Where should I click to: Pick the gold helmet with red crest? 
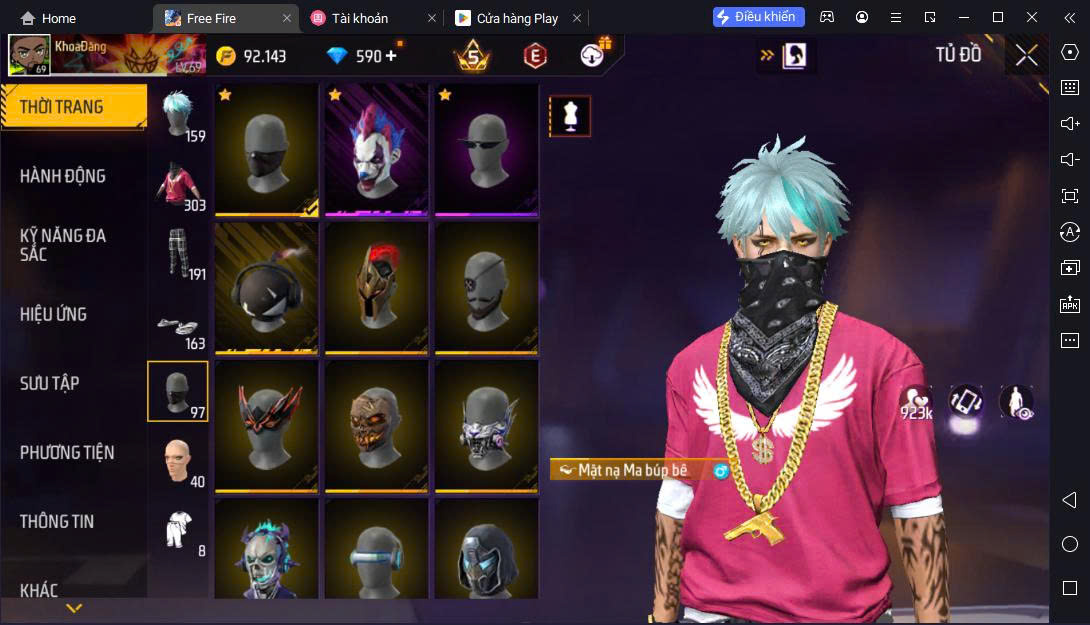tap(376, 287)
